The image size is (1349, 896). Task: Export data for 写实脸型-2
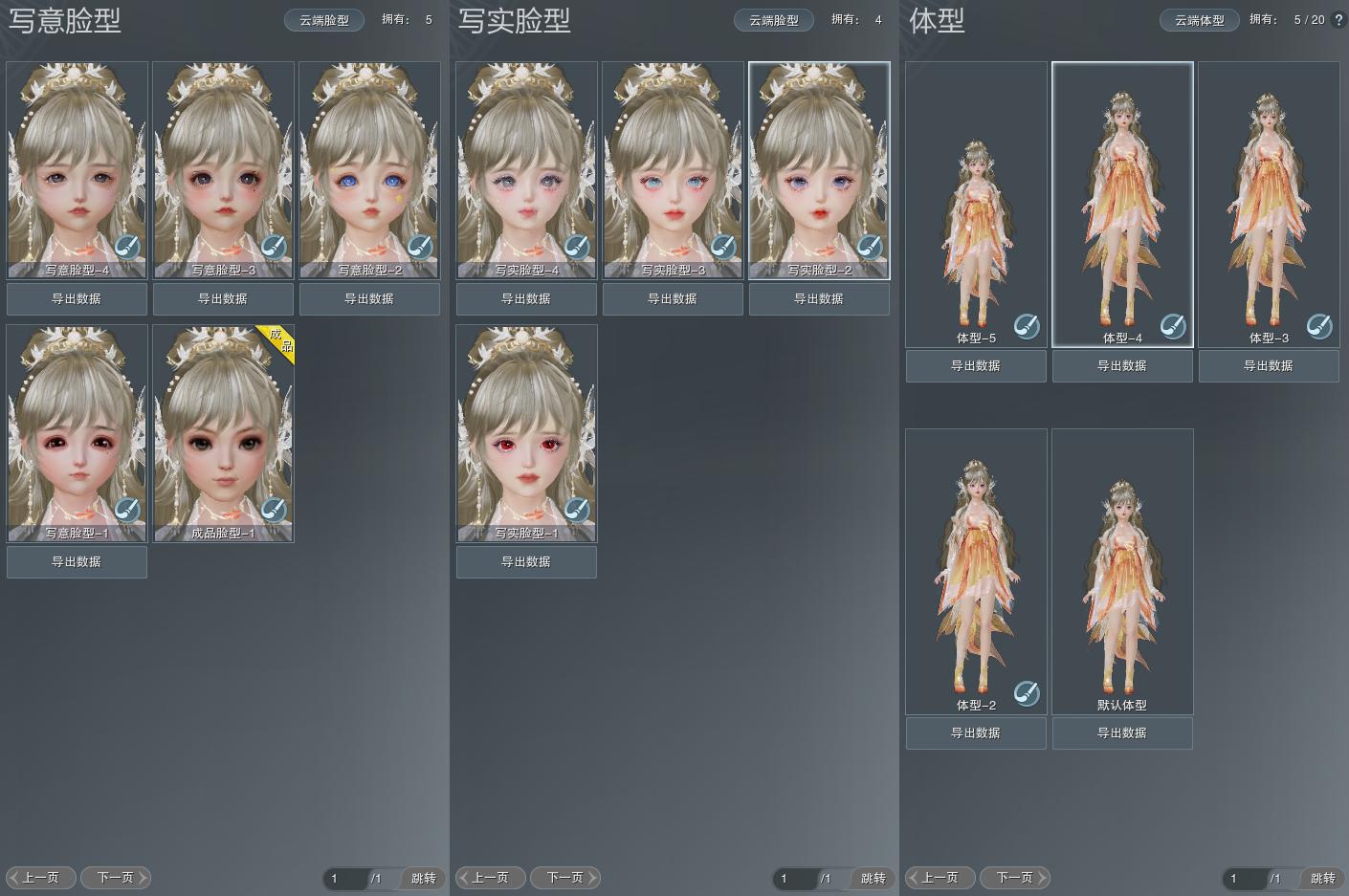(x=819, y=299)
